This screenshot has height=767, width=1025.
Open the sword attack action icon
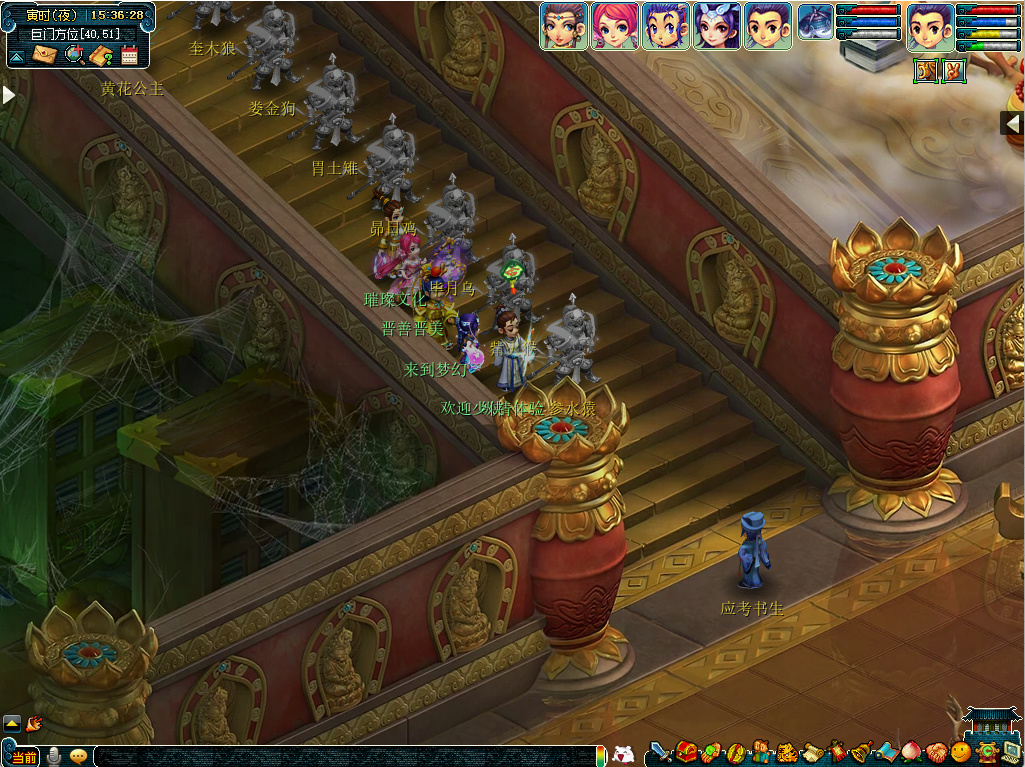pyautogui.click(x=659, y=752)
